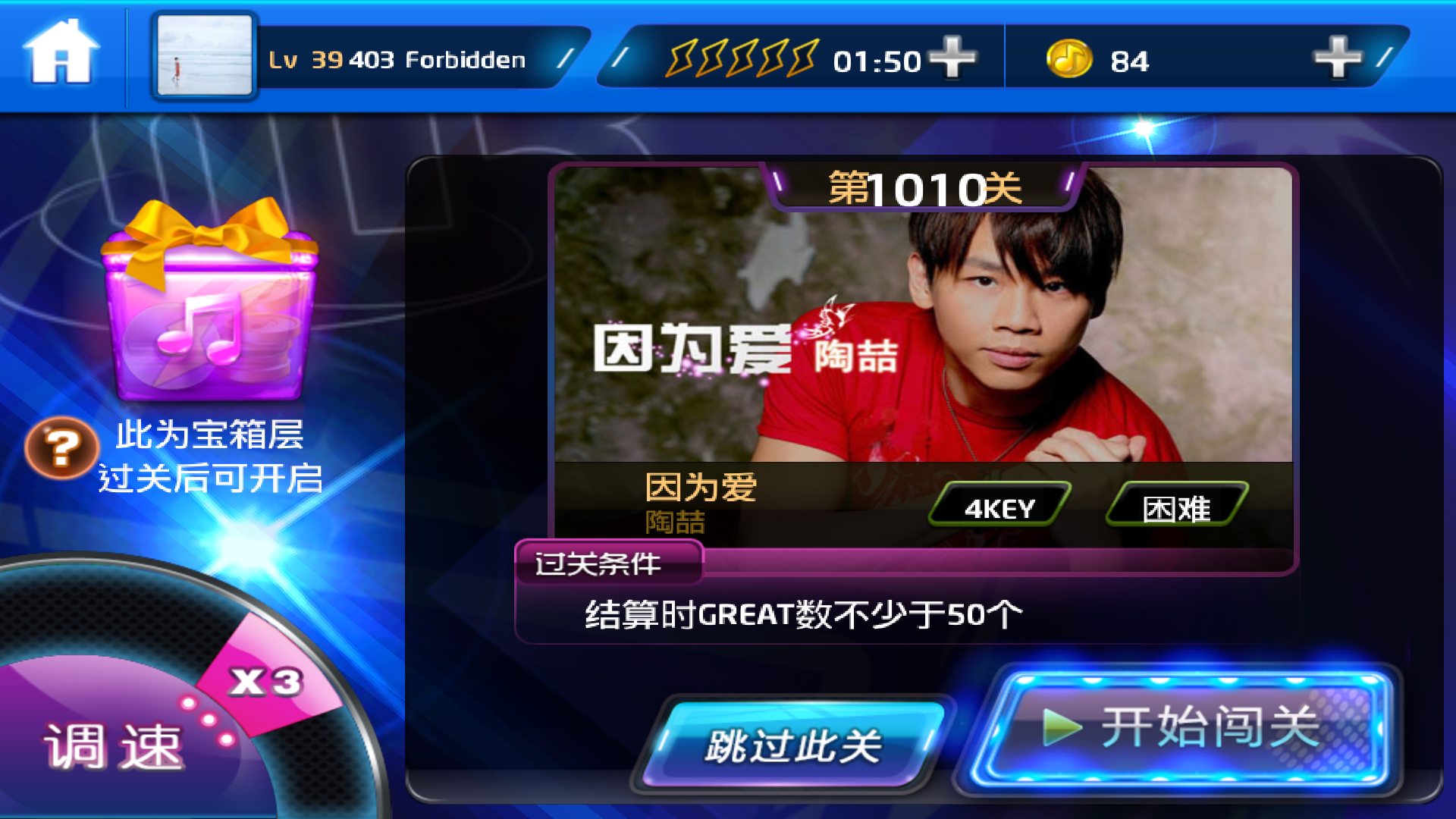The width and height of the screenshot is (1456, 819).
Task: Add more energy with the plus button
Action: point(952,58)
